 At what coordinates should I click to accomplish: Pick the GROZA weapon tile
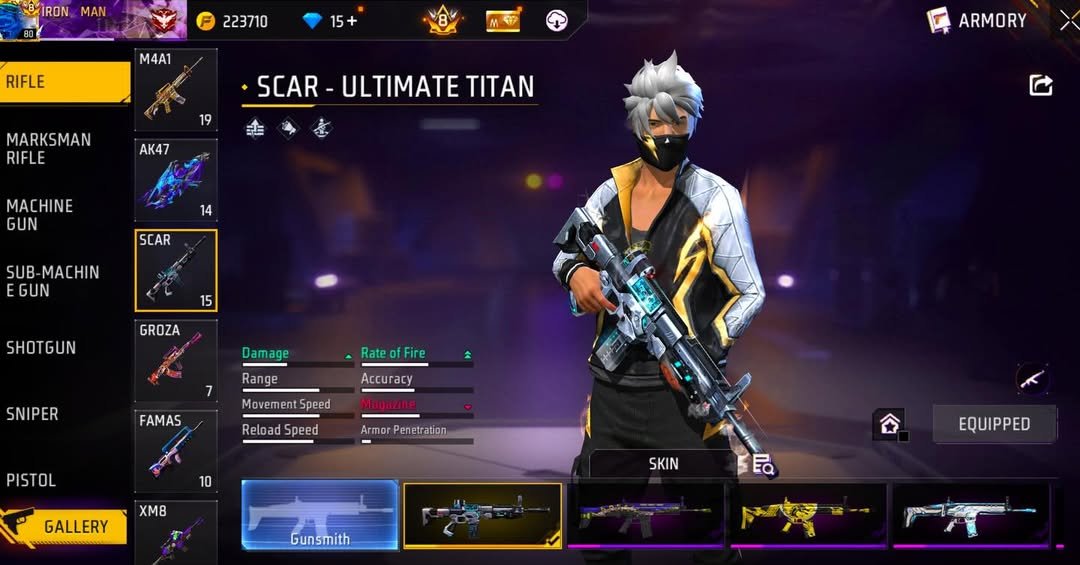tap(176, 361)
